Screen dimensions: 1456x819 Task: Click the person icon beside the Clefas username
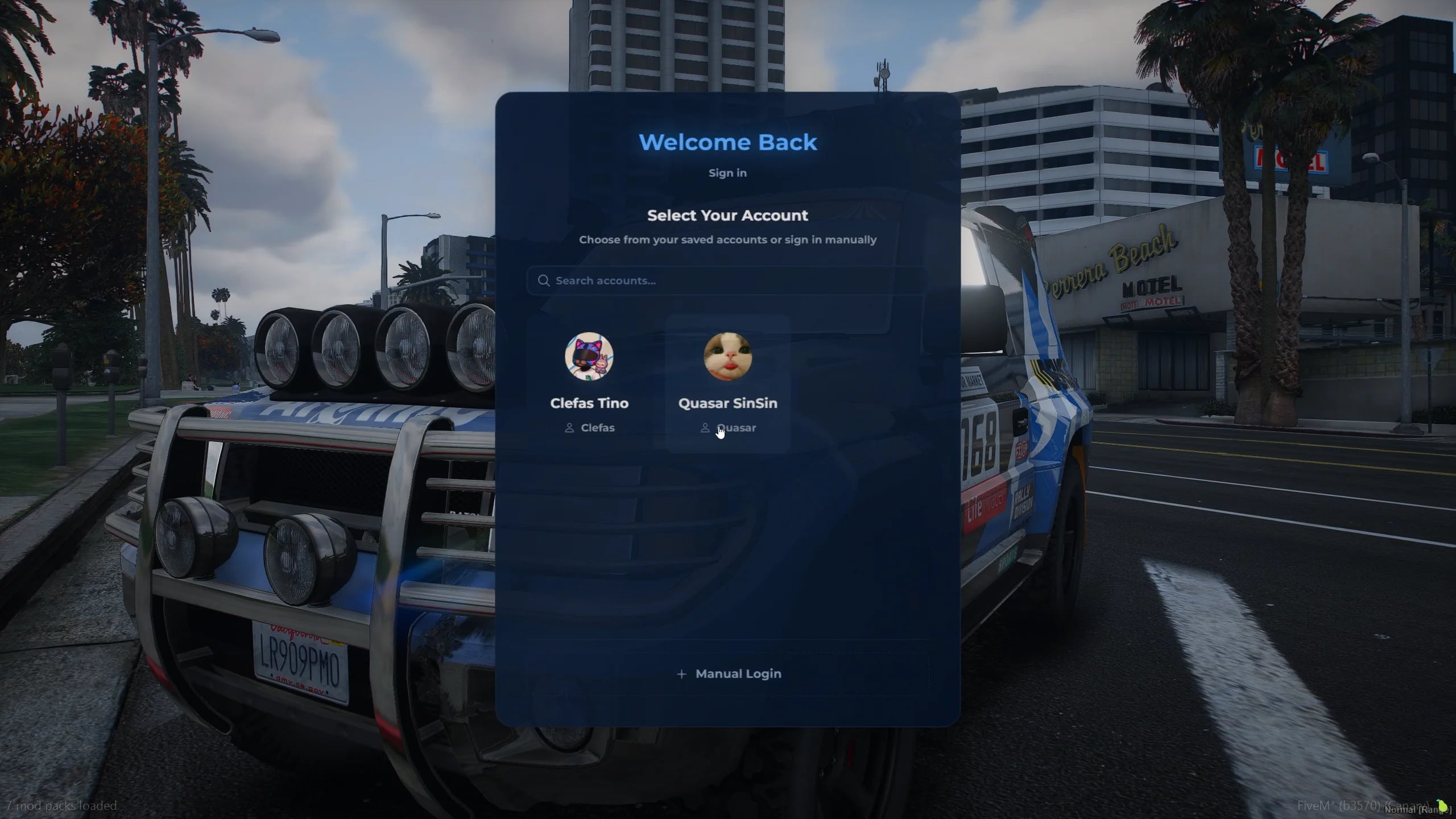coord(570,428)
